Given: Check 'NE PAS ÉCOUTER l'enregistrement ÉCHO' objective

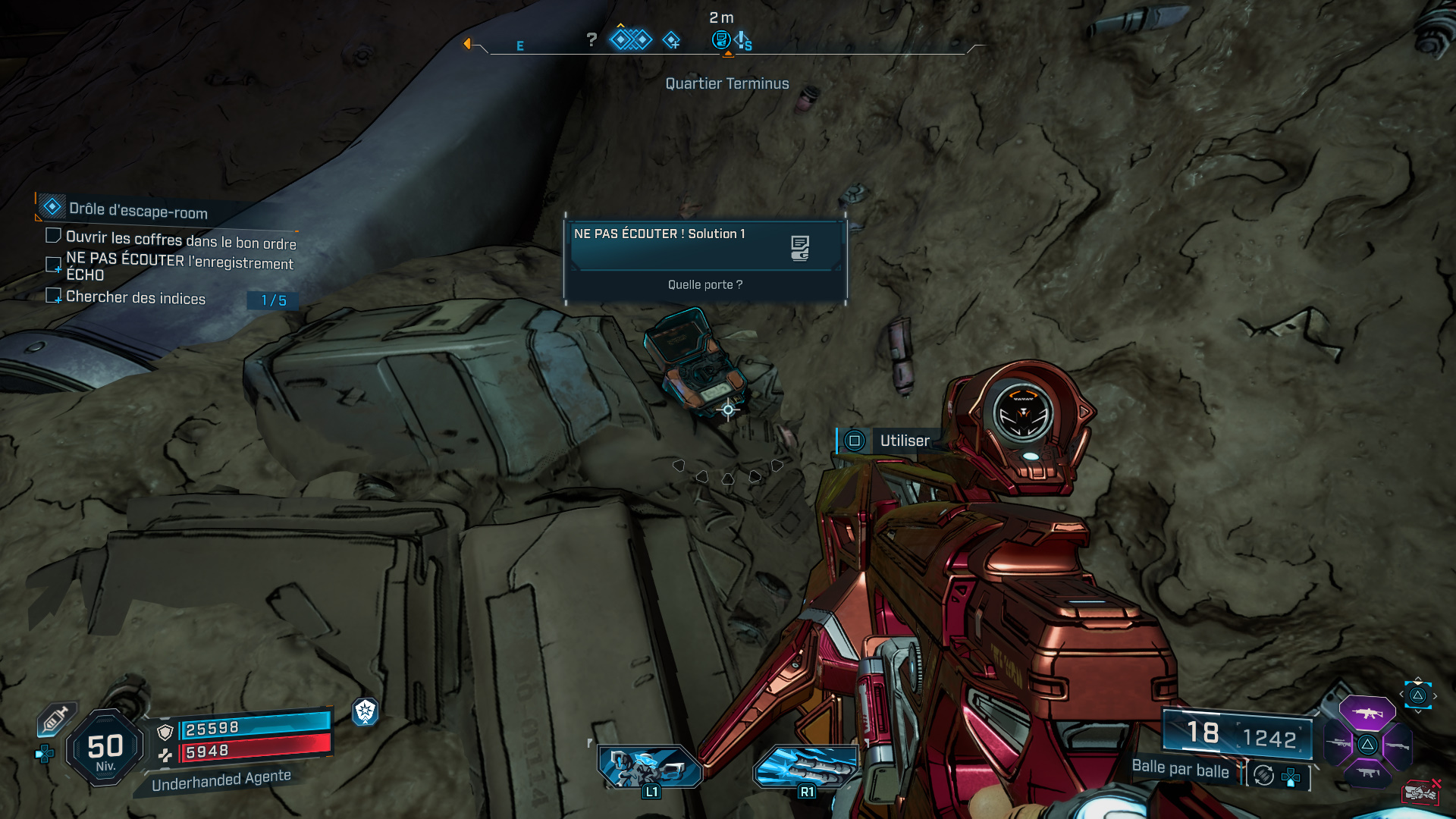Looking at the screenshot, I should pyautogui.click(x=53, y=265).
